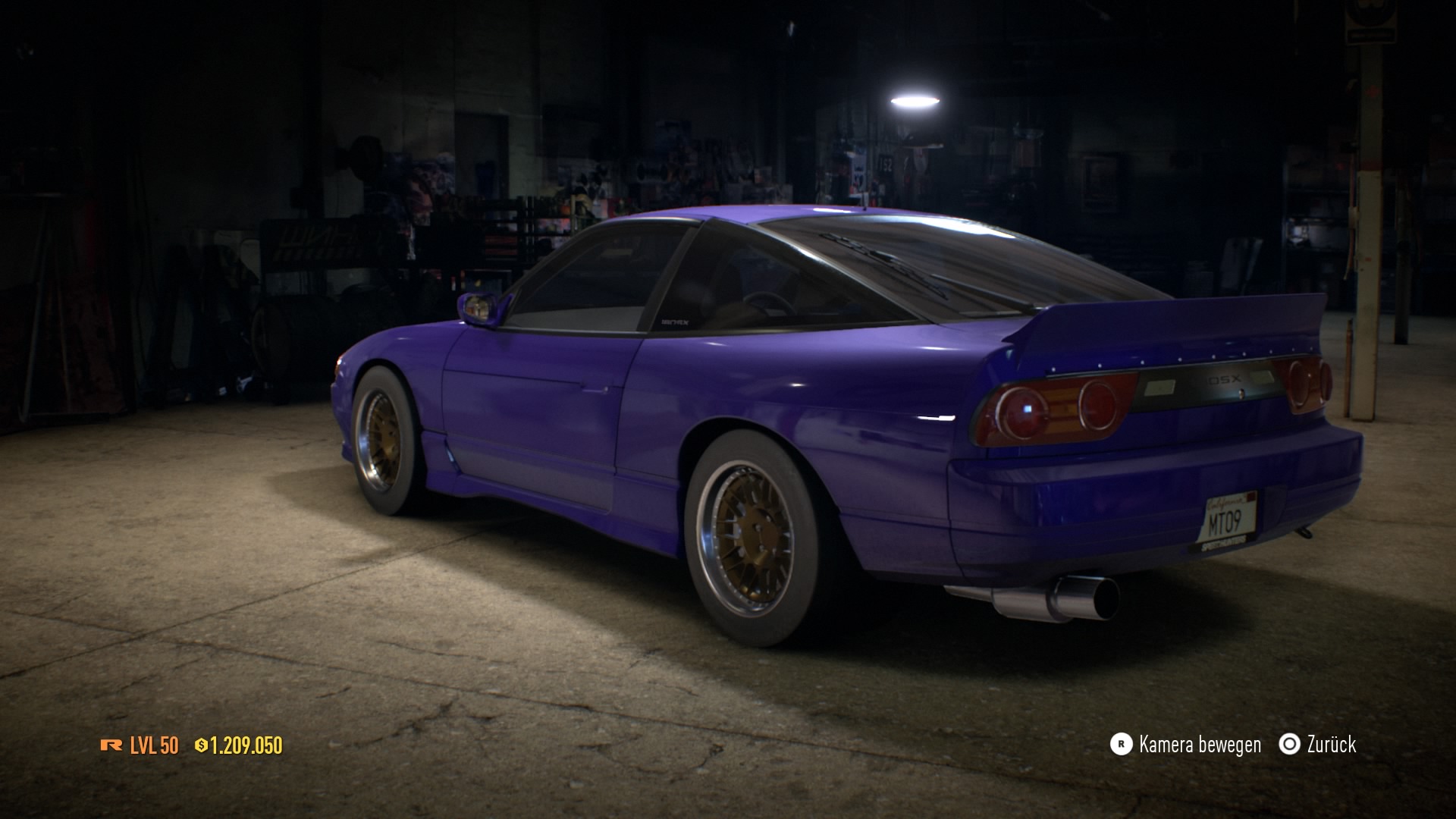Click the R thumbstick prompt icon
The width and height of the screenshot is (1456, 819).
click(x=1121, y=745)
